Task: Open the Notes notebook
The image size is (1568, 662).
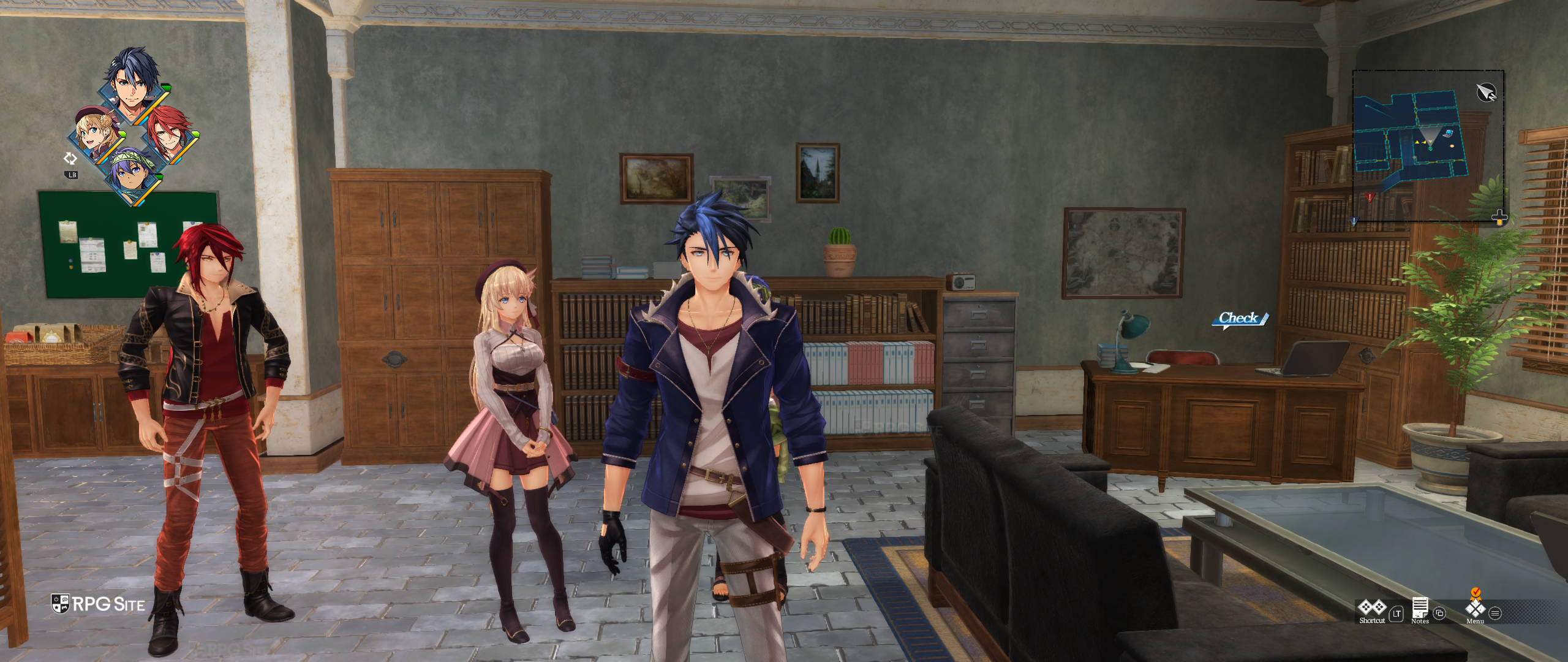Action: click(1420, 609)
